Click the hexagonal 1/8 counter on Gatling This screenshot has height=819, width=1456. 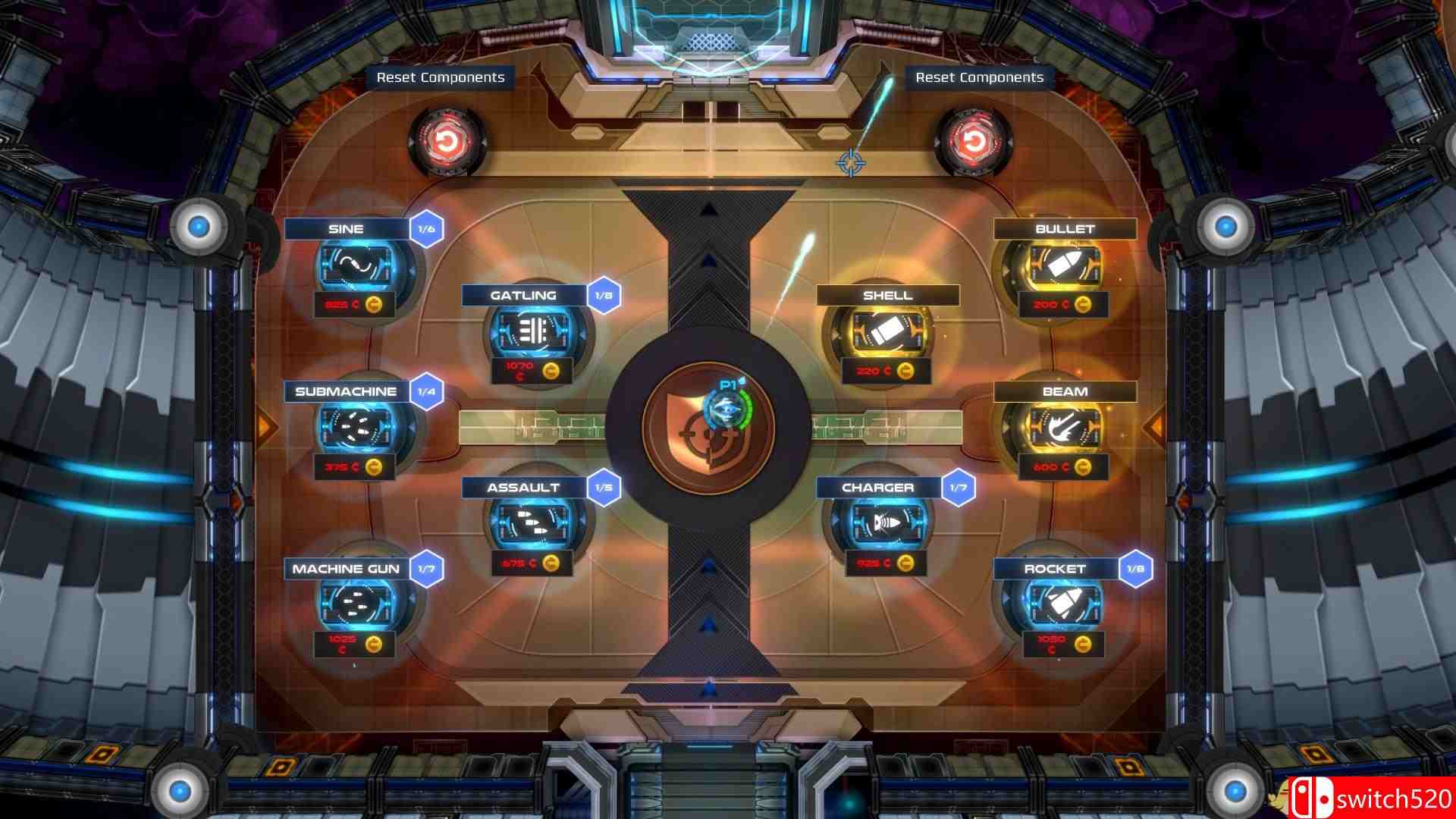604,295
